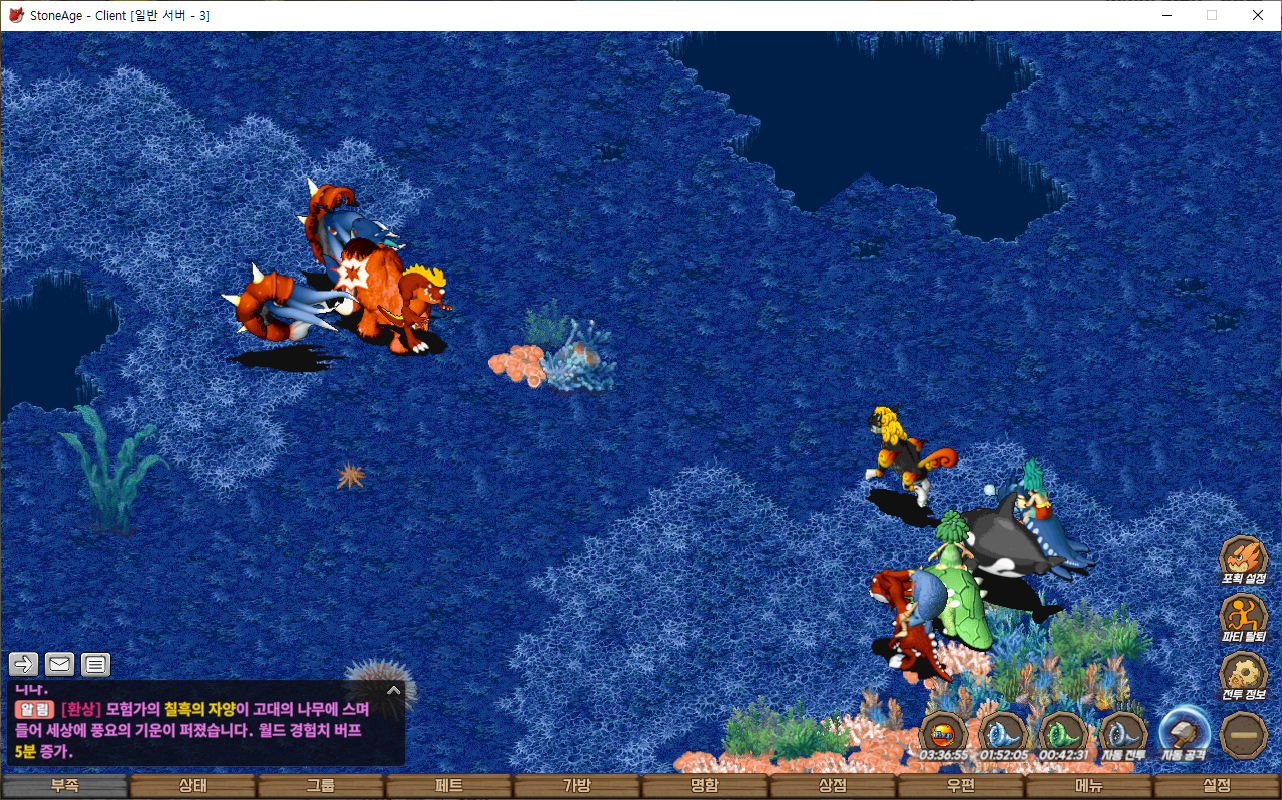This screenshot has width=1282, height=800.
Task: Open the 우편 (Mail) menu
Action: click(961, 786)
